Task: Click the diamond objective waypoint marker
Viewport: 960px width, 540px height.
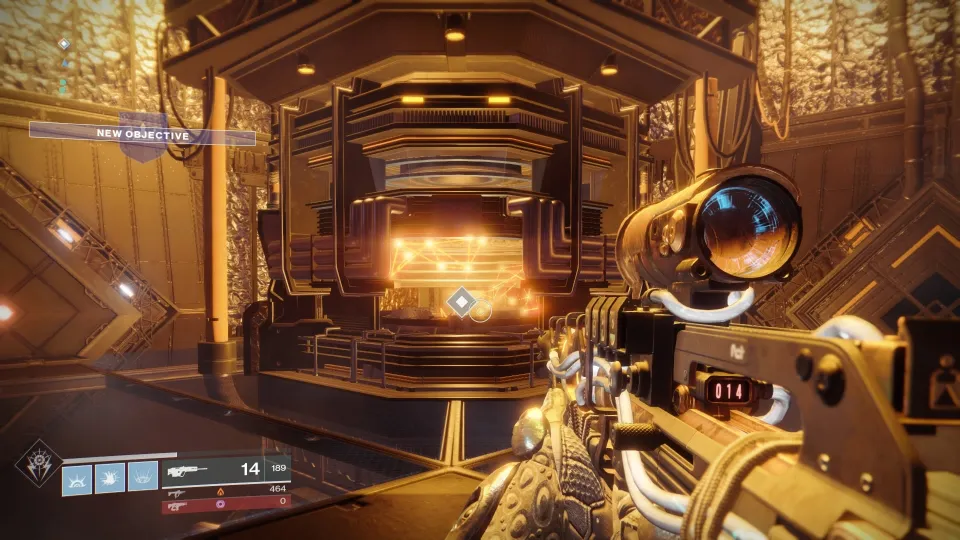Action: 460,302
